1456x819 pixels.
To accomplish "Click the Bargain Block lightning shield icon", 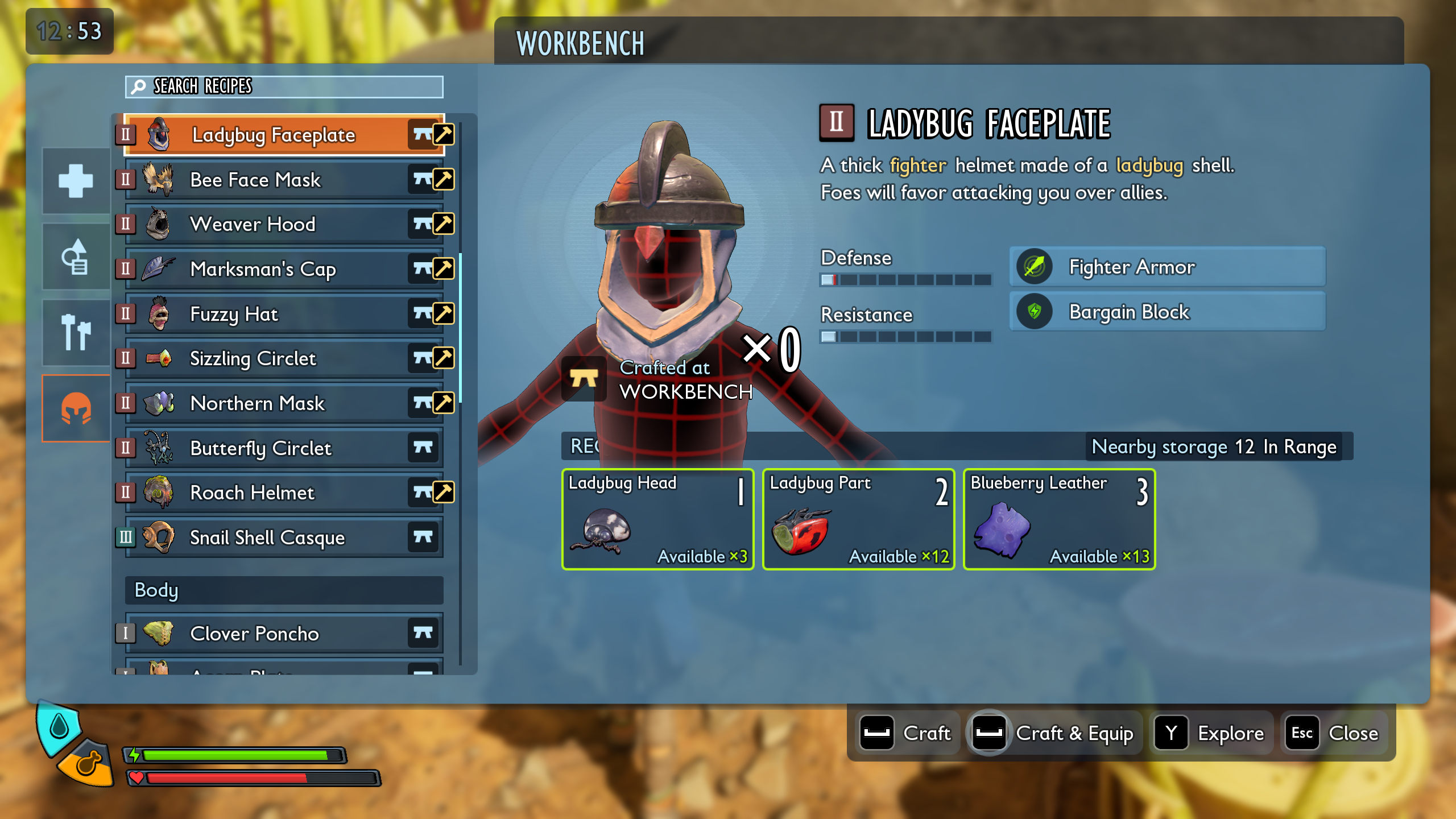I will 1035,311.
